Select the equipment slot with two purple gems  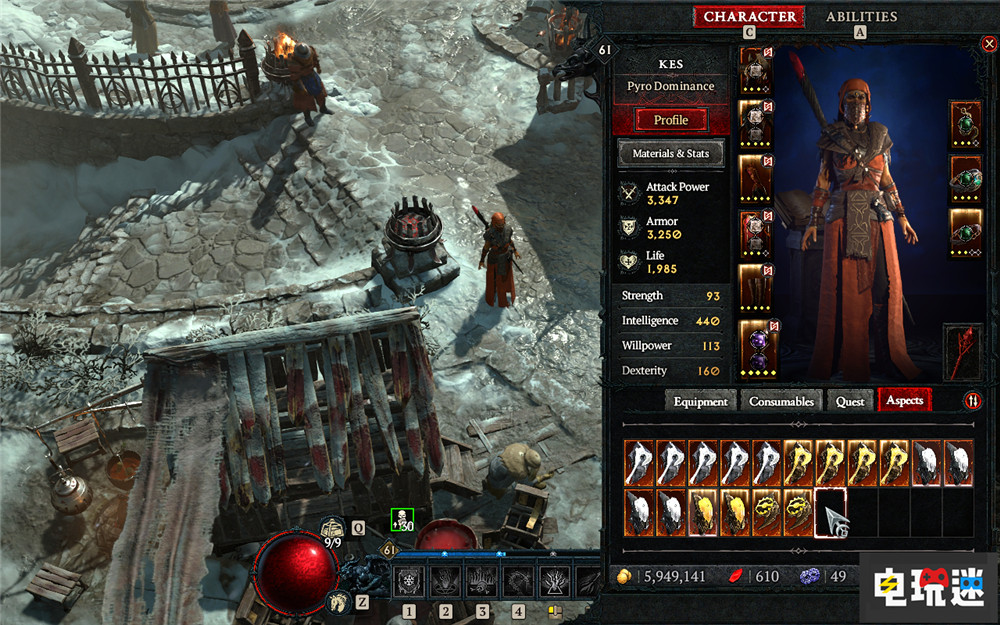click(755, 346)
